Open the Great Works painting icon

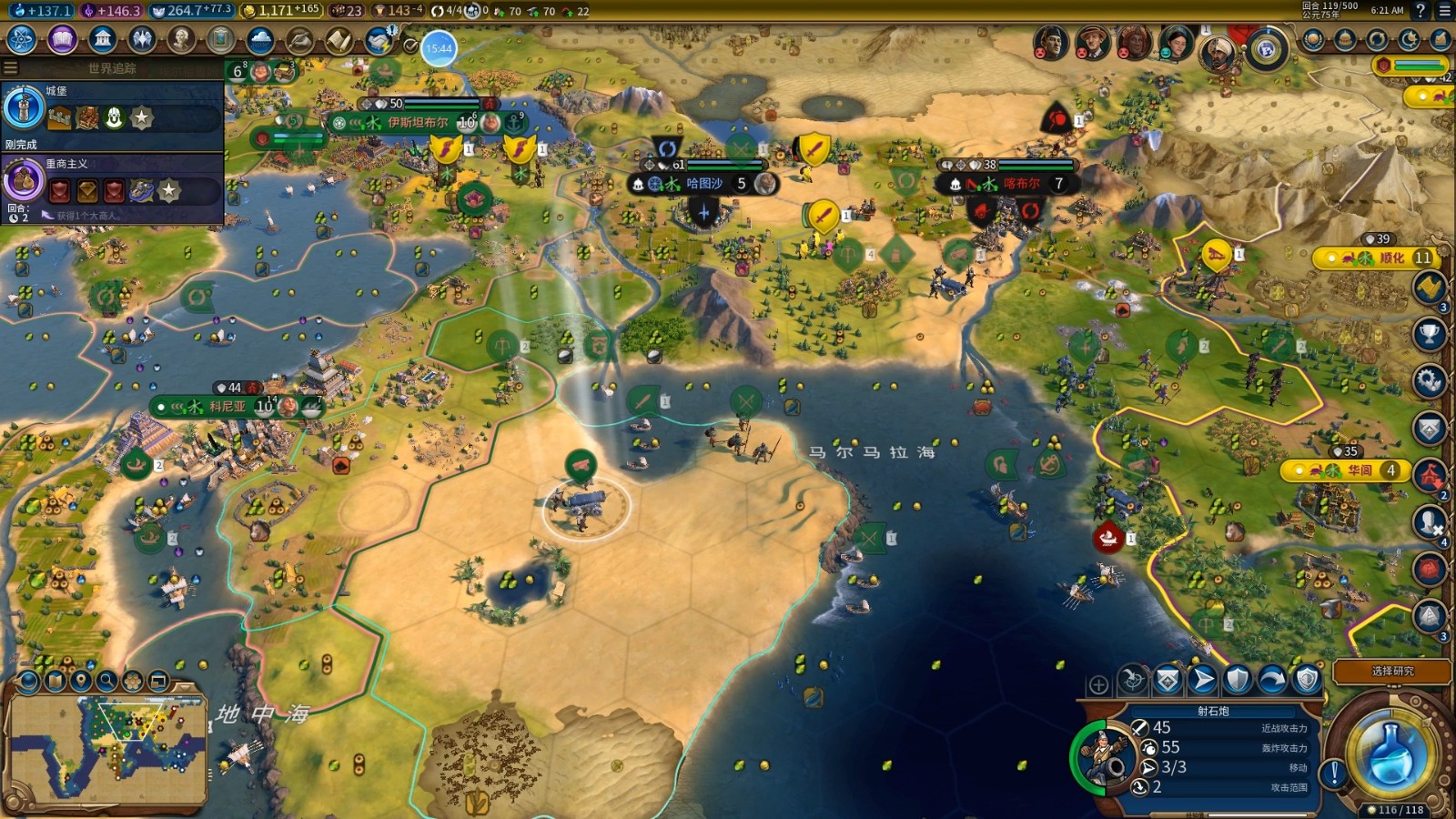(220, 39)
